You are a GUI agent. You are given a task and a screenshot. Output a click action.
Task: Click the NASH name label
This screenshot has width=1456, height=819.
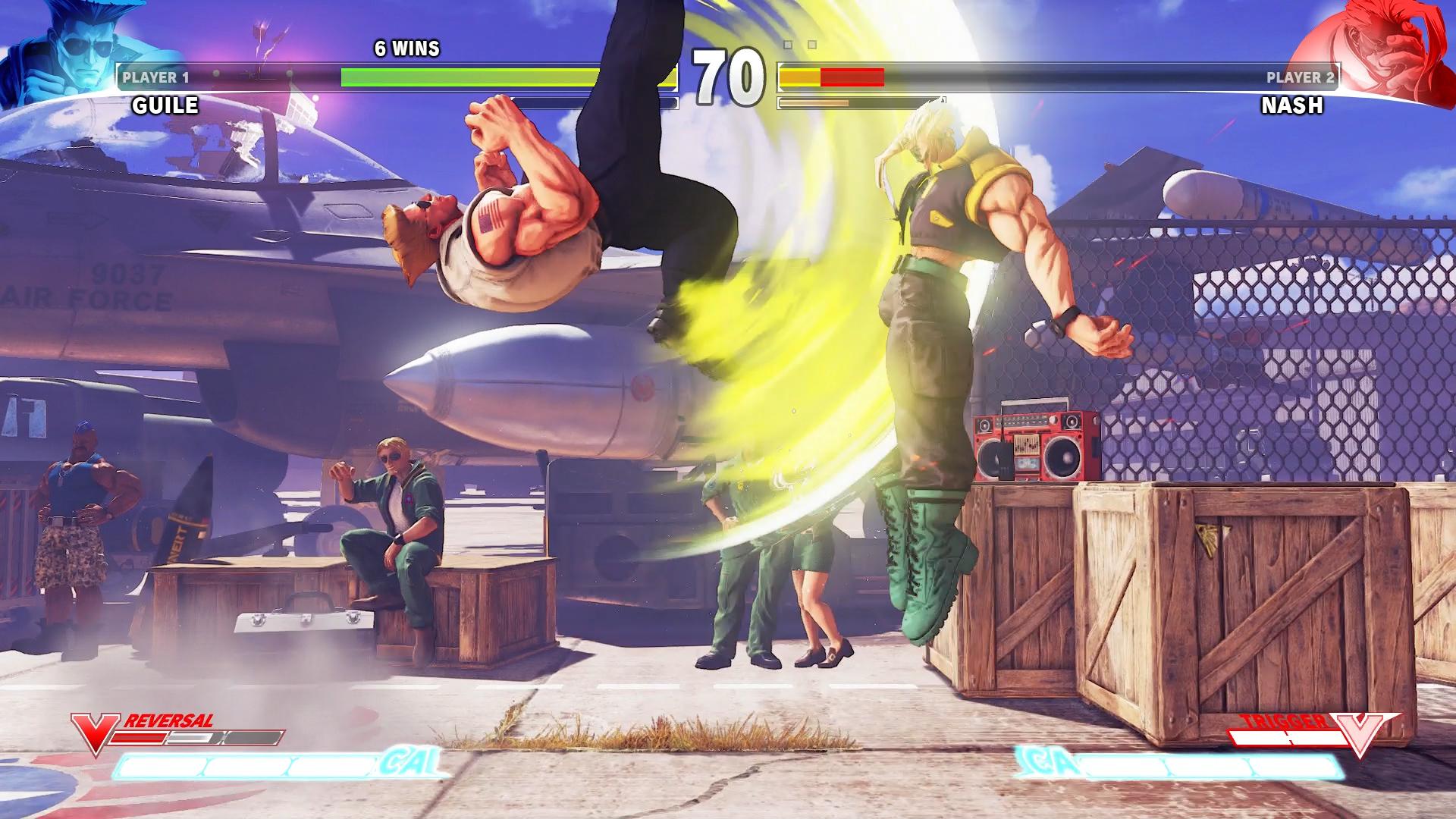click(x=1293, y=107)
